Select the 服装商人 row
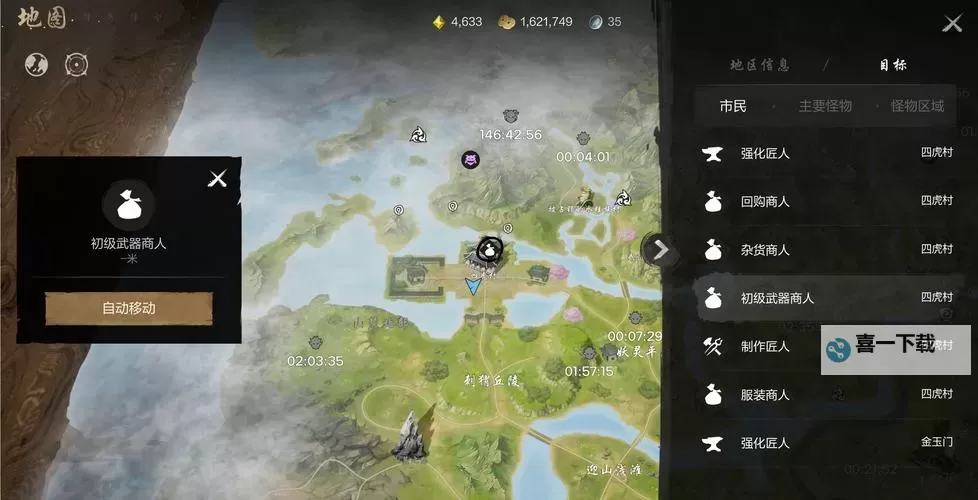 point(825,395)
